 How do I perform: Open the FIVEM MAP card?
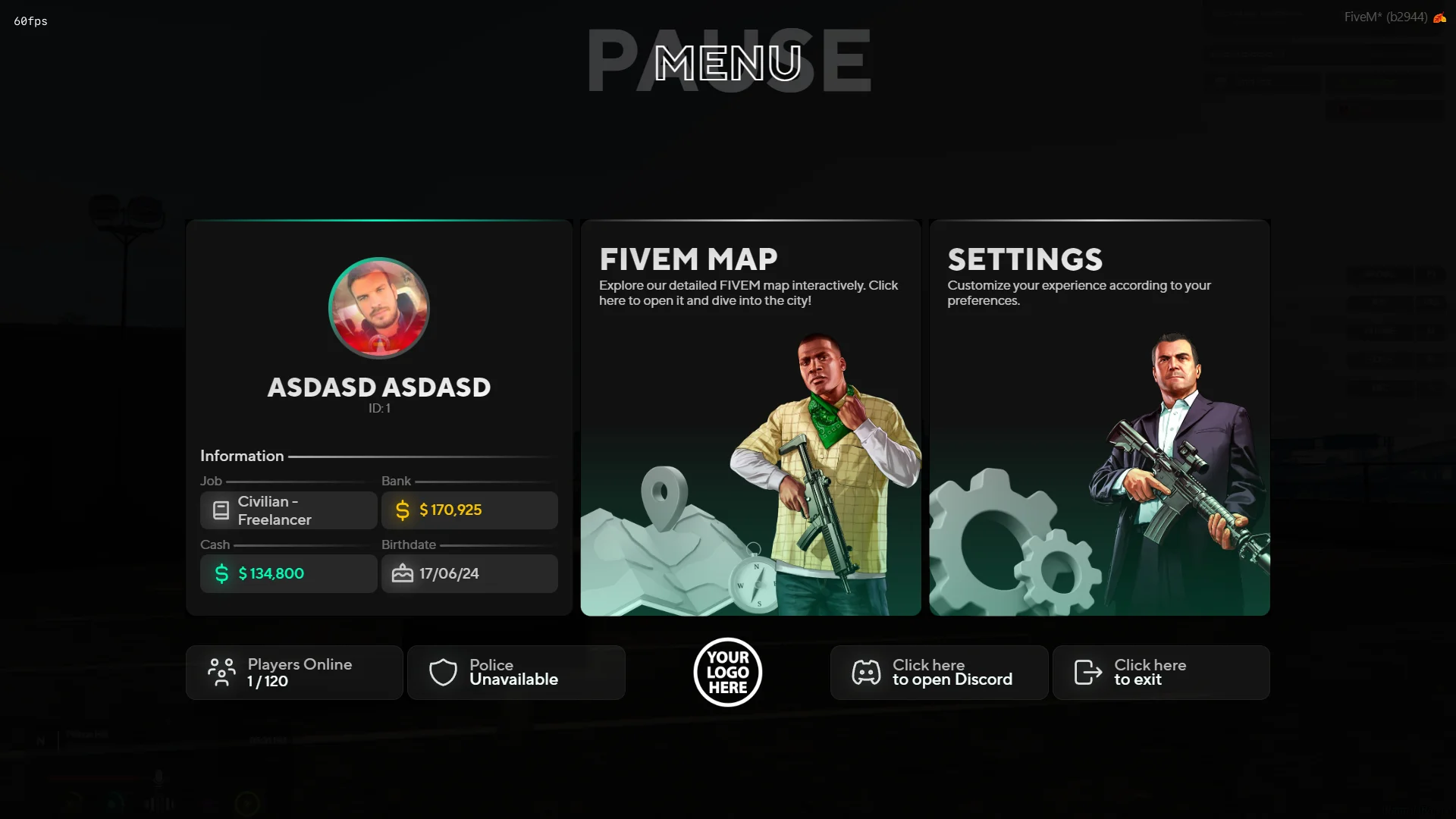click(750, 418)
